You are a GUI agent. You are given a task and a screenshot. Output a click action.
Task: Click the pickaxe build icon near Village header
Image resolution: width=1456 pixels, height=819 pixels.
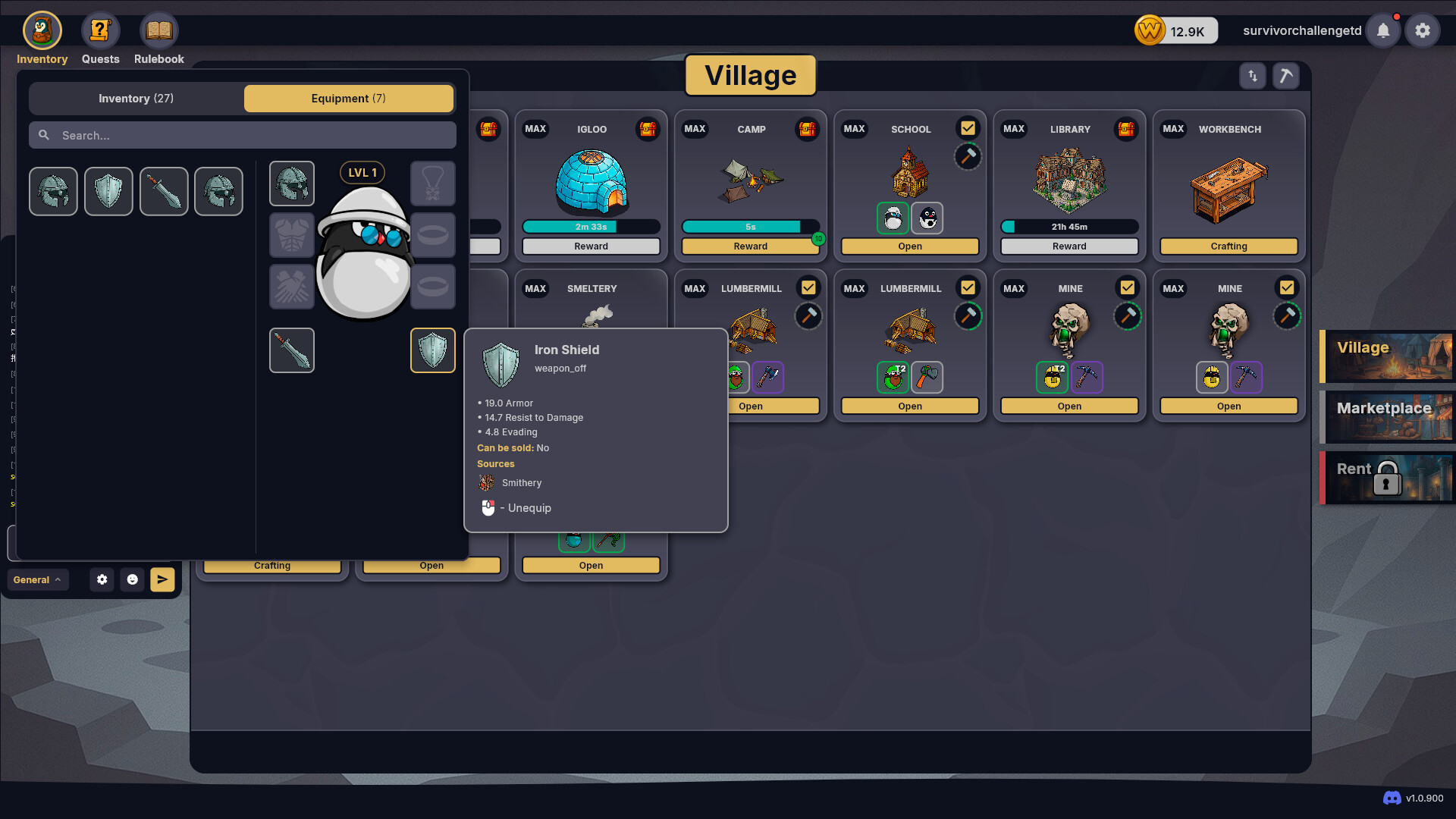(1285, 76)
